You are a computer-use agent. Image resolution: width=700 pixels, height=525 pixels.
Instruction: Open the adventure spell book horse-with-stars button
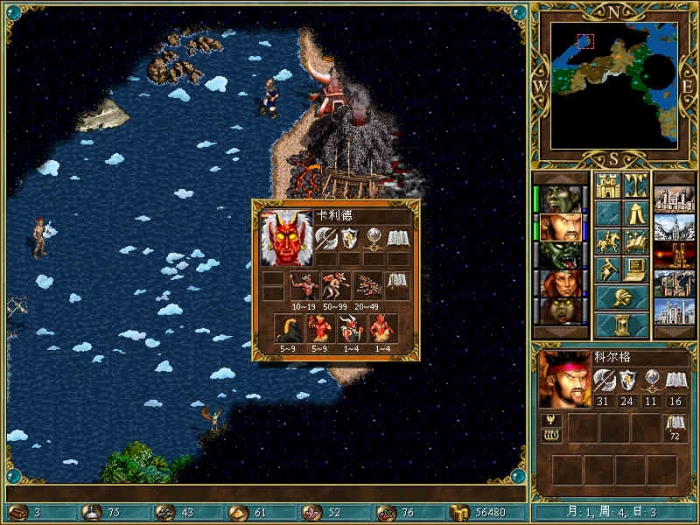click(x=636, y=241)
